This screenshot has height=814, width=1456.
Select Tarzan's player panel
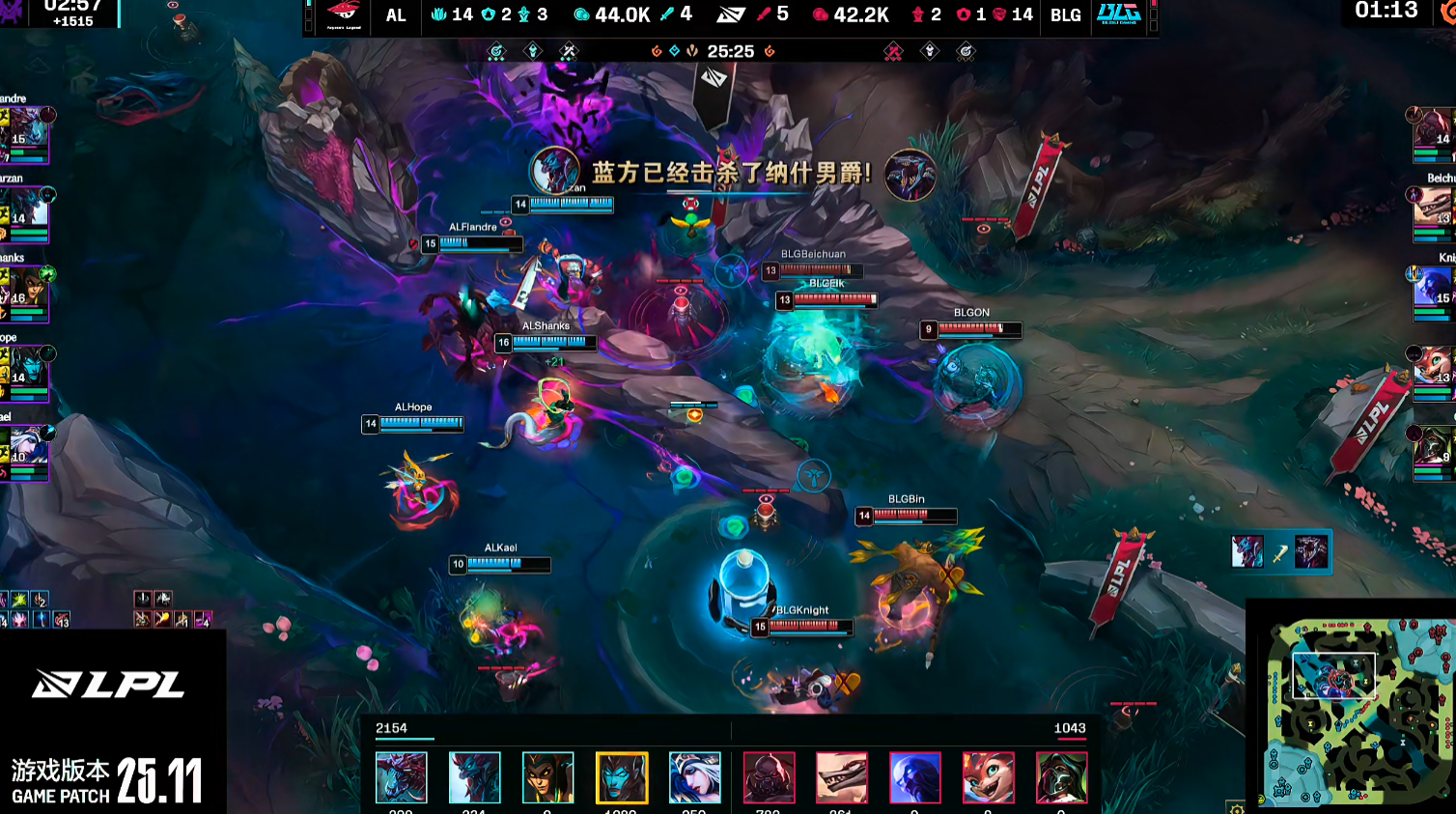point(25,214)
